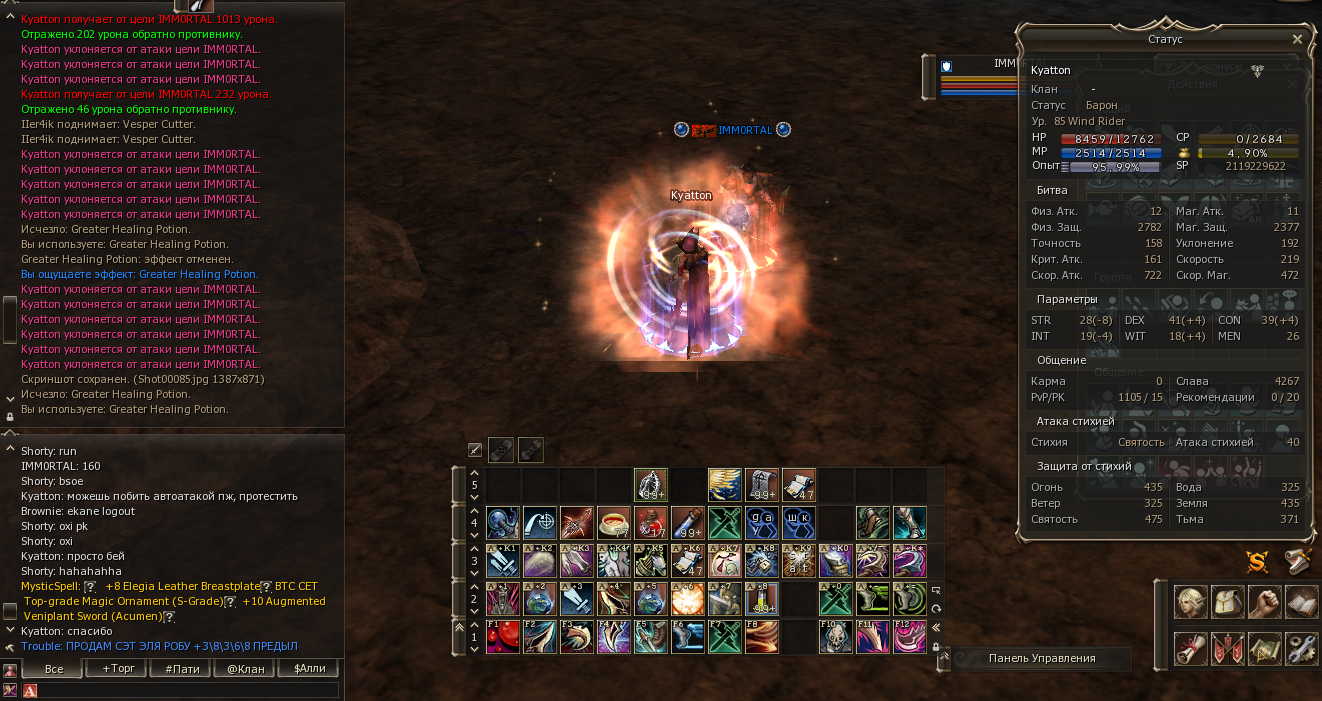Open the quest scroll with red ribbon
Screen dimensions: 1322x701
[1190, 648]
